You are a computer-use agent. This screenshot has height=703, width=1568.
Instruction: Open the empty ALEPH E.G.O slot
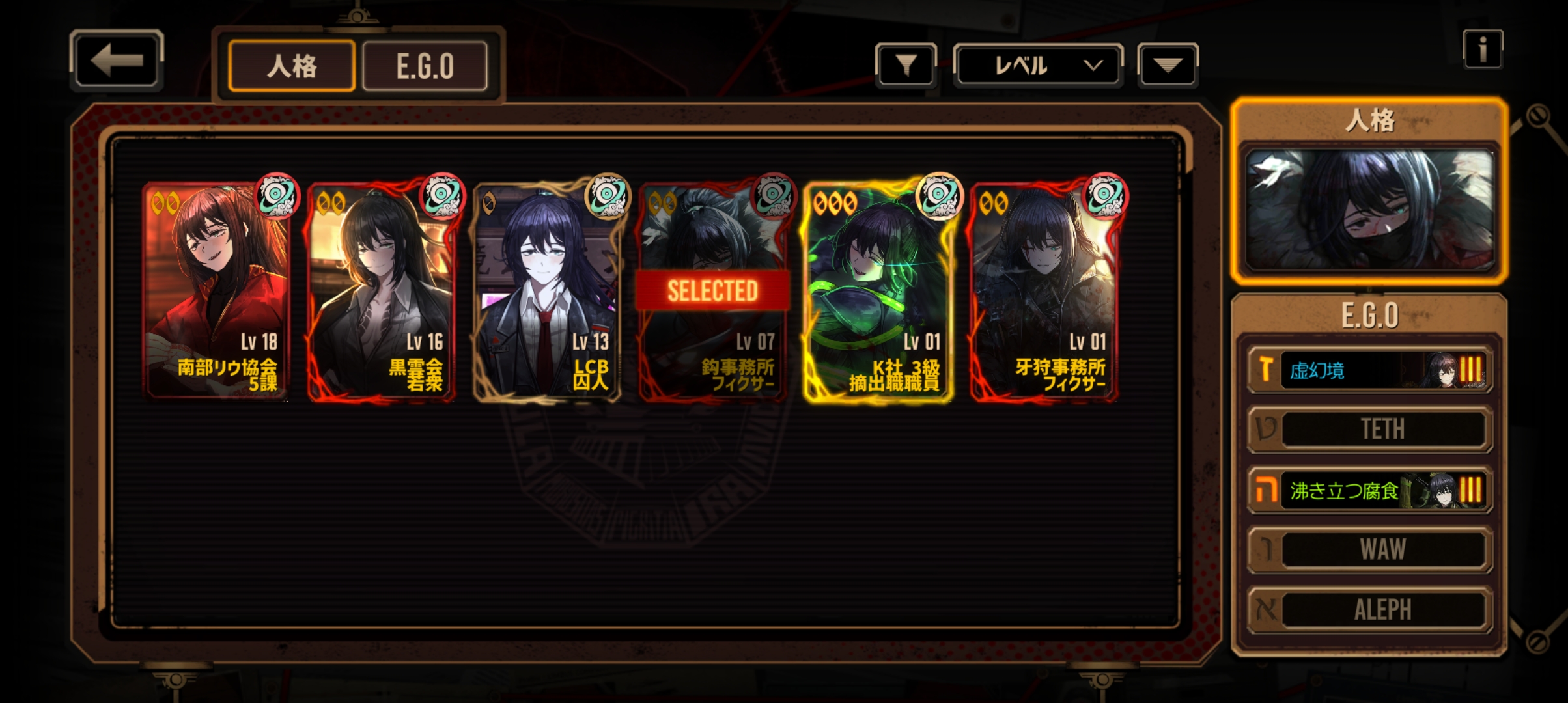point(1369,609)
